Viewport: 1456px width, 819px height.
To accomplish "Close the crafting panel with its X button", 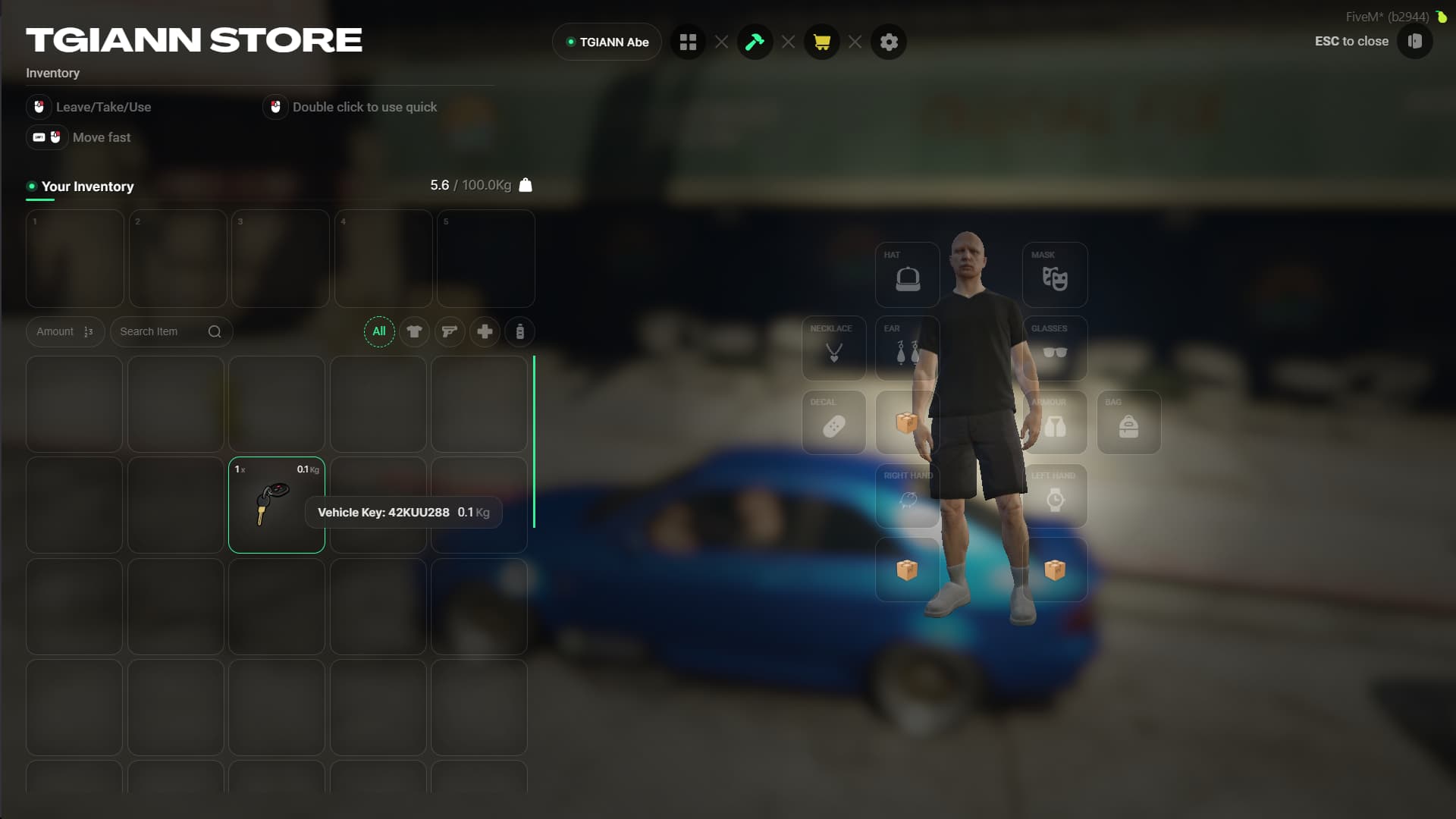I will click(789, 42).
